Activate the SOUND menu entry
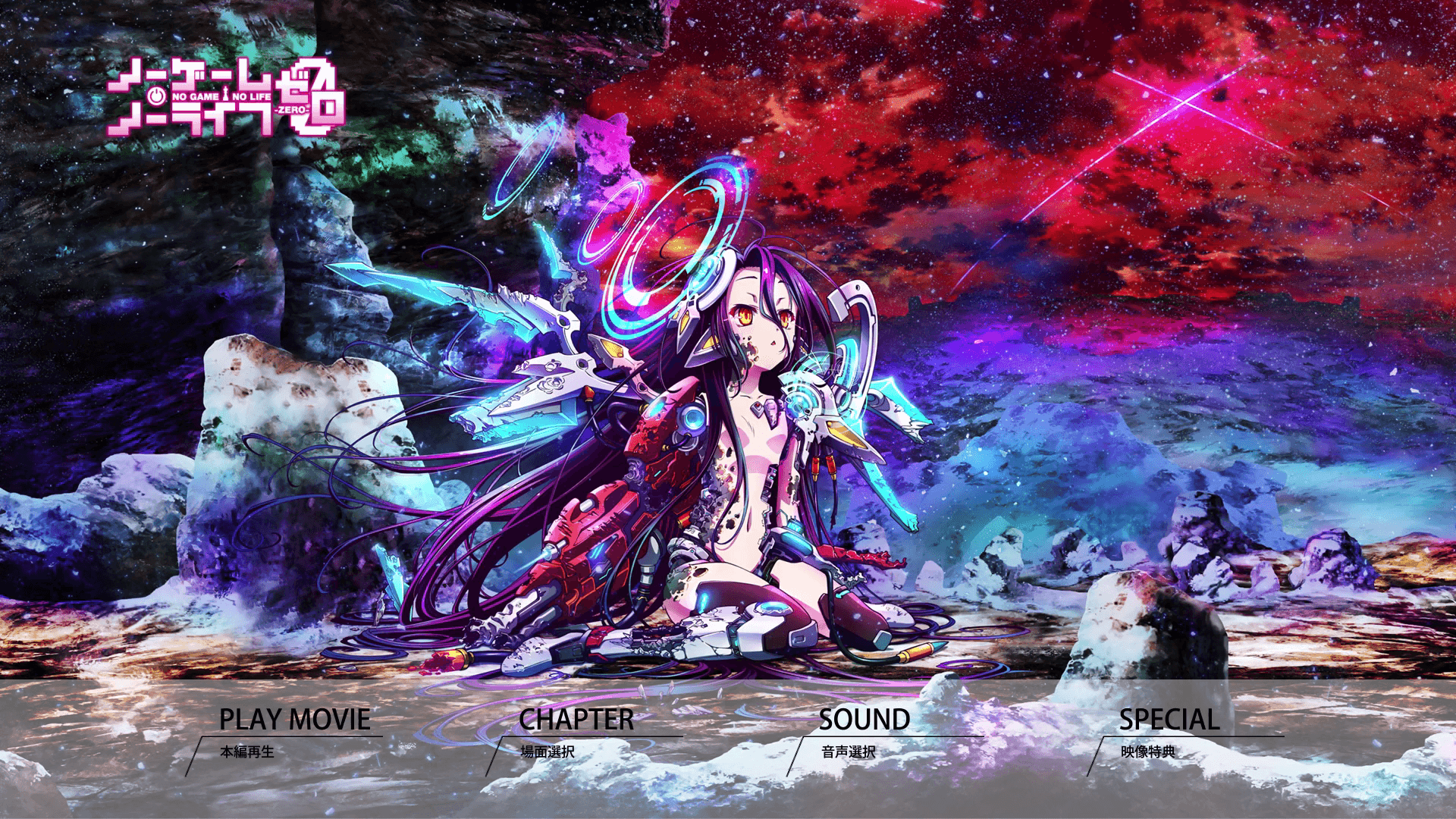 pos(864,720)
